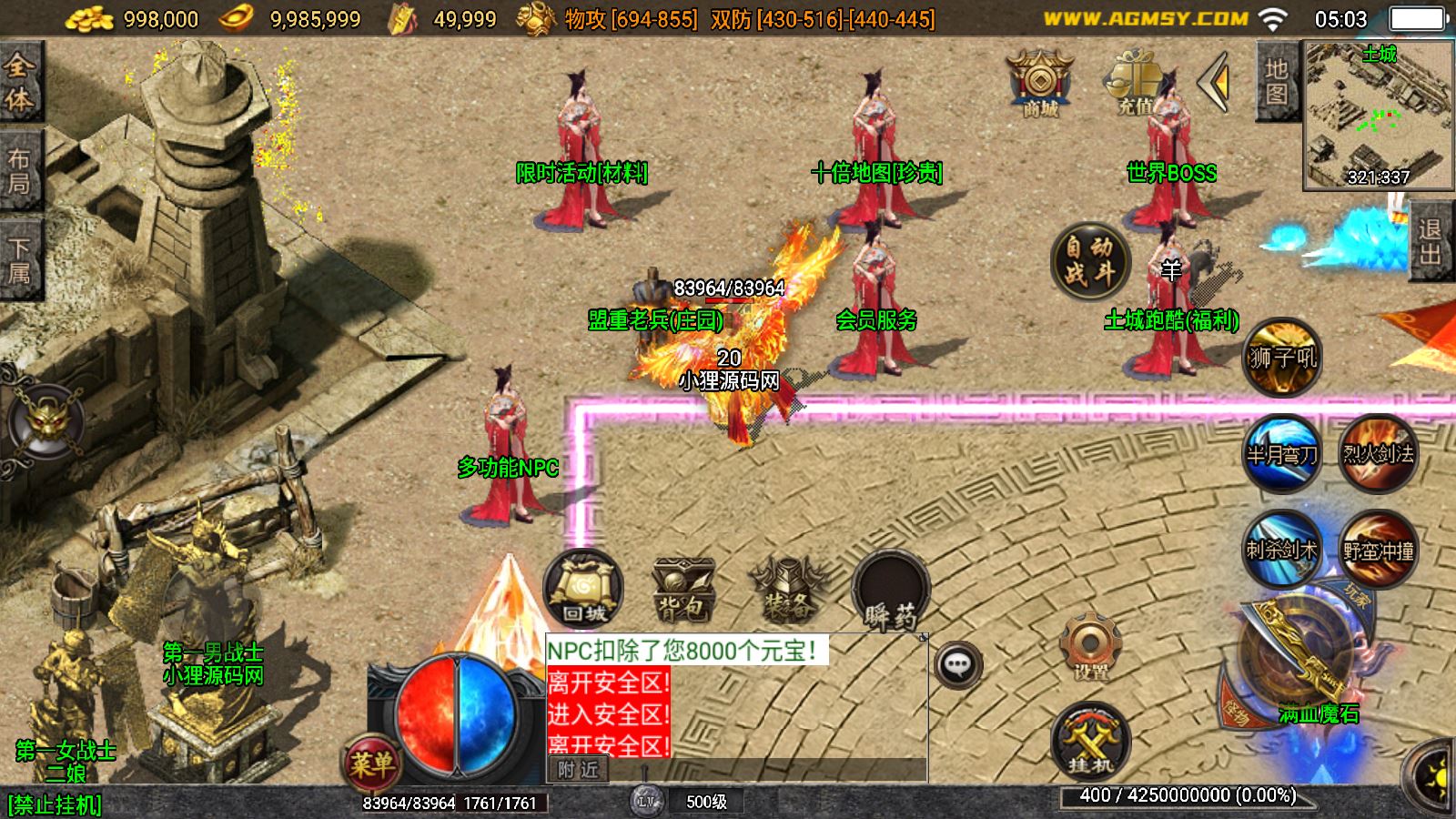Show the 装备 equipment panel

click(x=787, y=590)
